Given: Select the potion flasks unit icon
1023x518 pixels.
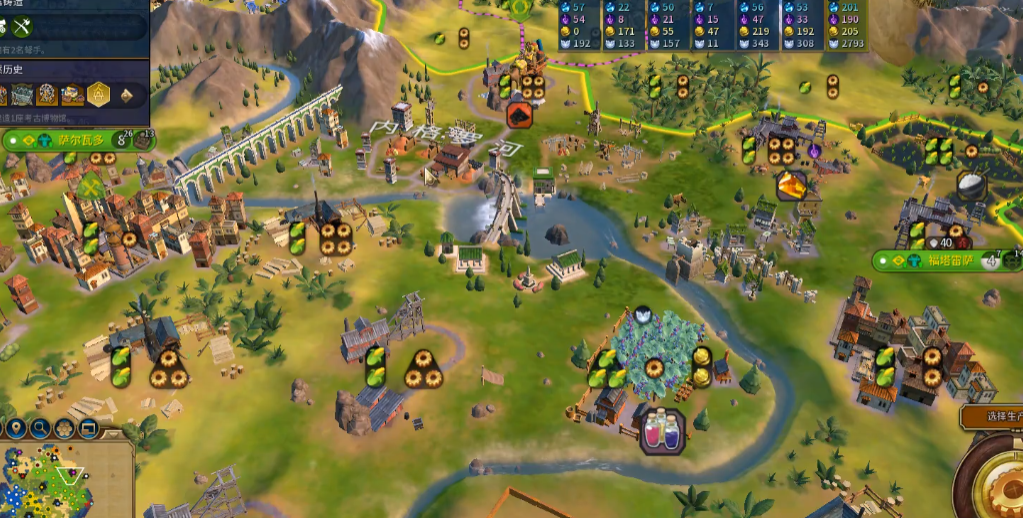Looking at the screenshot, I should 661,432.
